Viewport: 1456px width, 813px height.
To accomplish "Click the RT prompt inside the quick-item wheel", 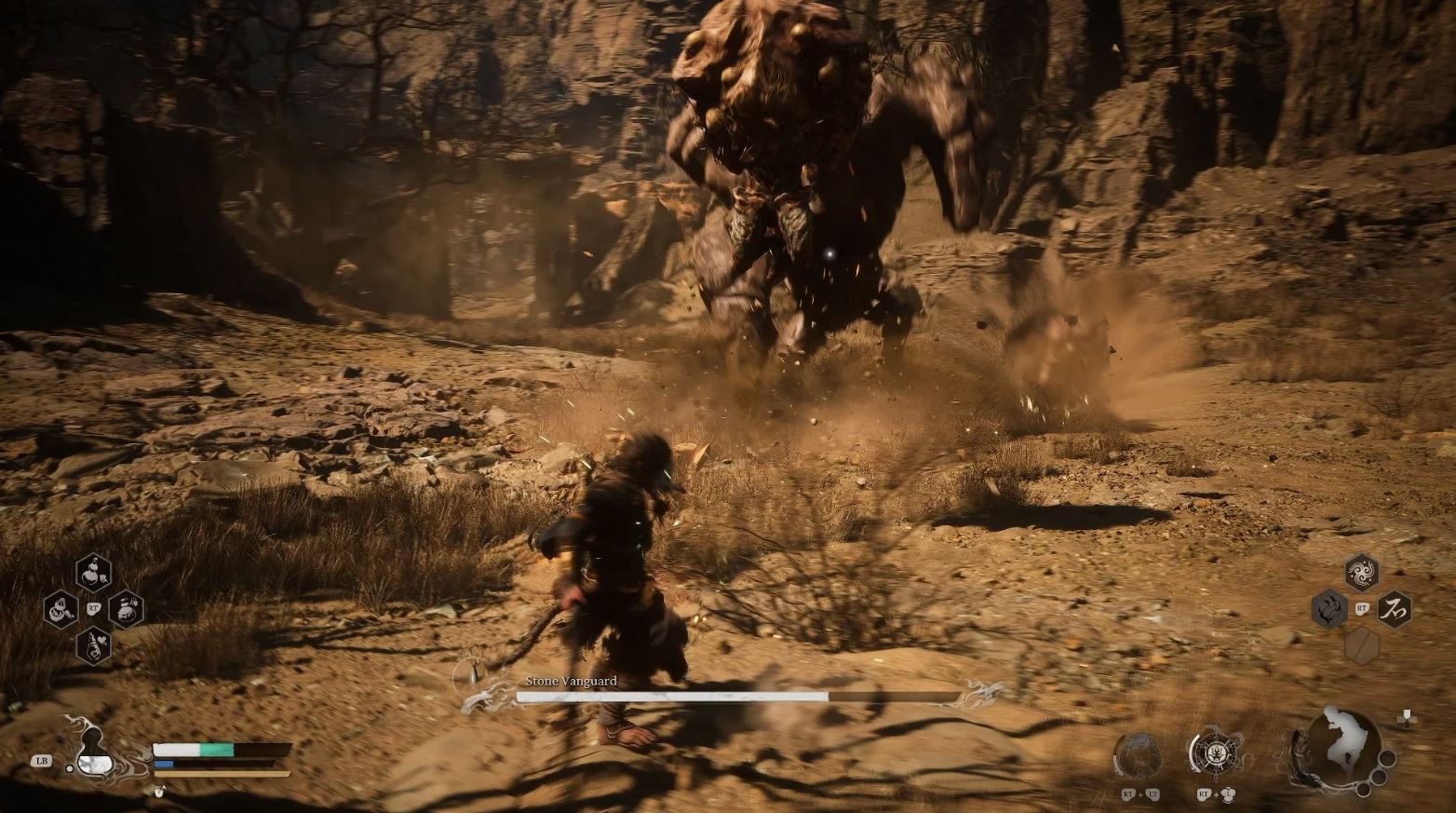I will coord(92,608).
